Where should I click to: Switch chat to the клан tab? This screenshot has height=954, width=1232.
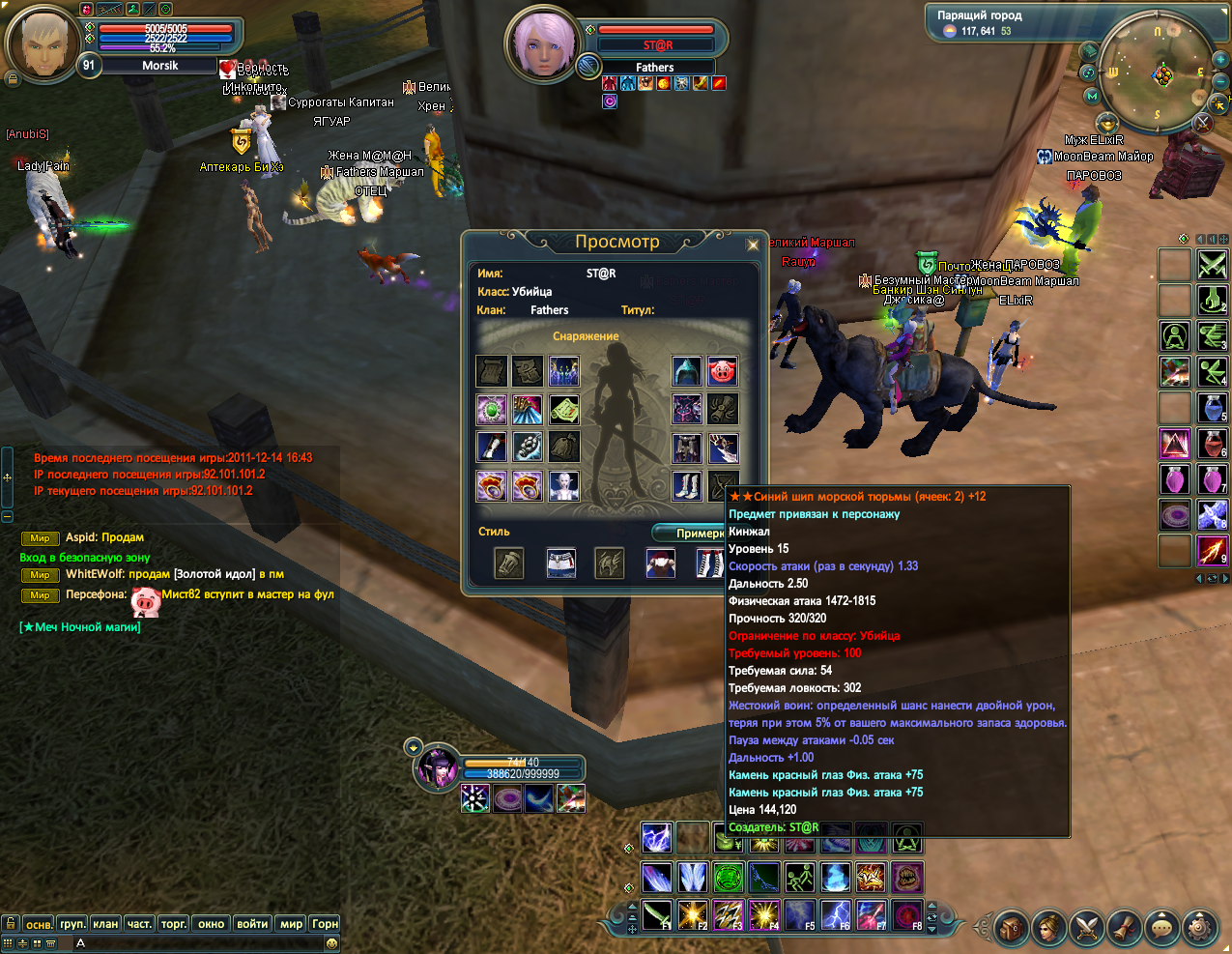coord(105,924)
